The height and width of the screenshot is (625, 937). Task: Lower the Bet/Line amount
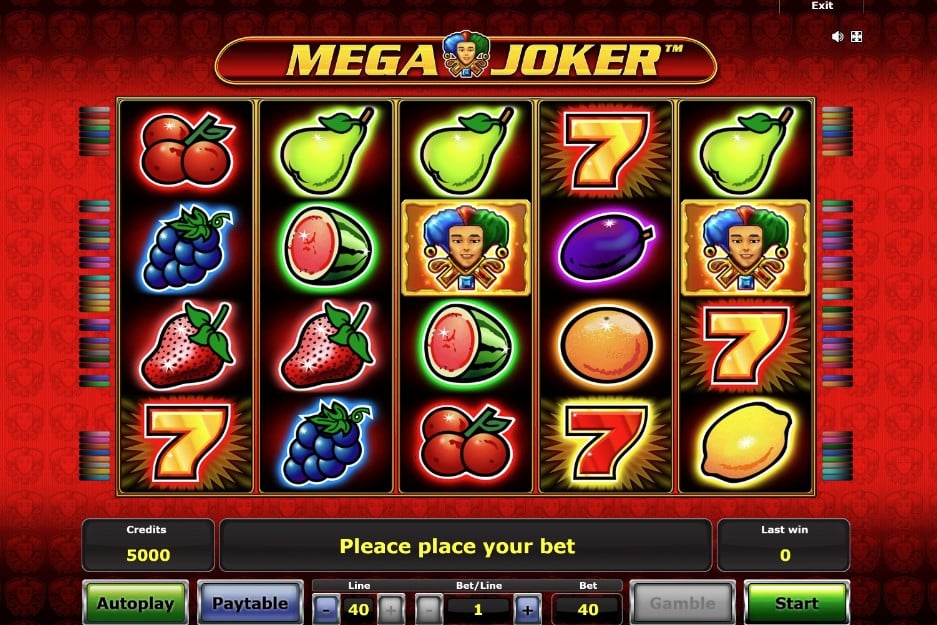(x=429, y=607)
